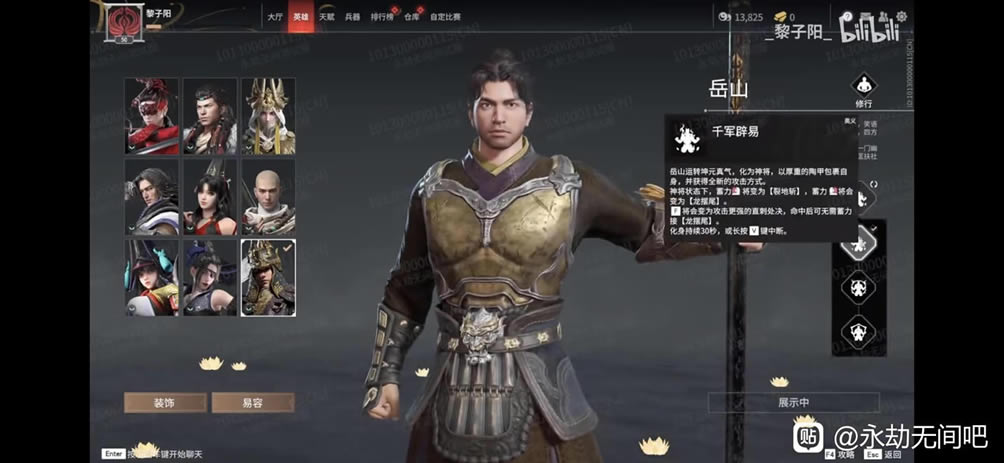Open the 大厅 lobby tab

275,17
